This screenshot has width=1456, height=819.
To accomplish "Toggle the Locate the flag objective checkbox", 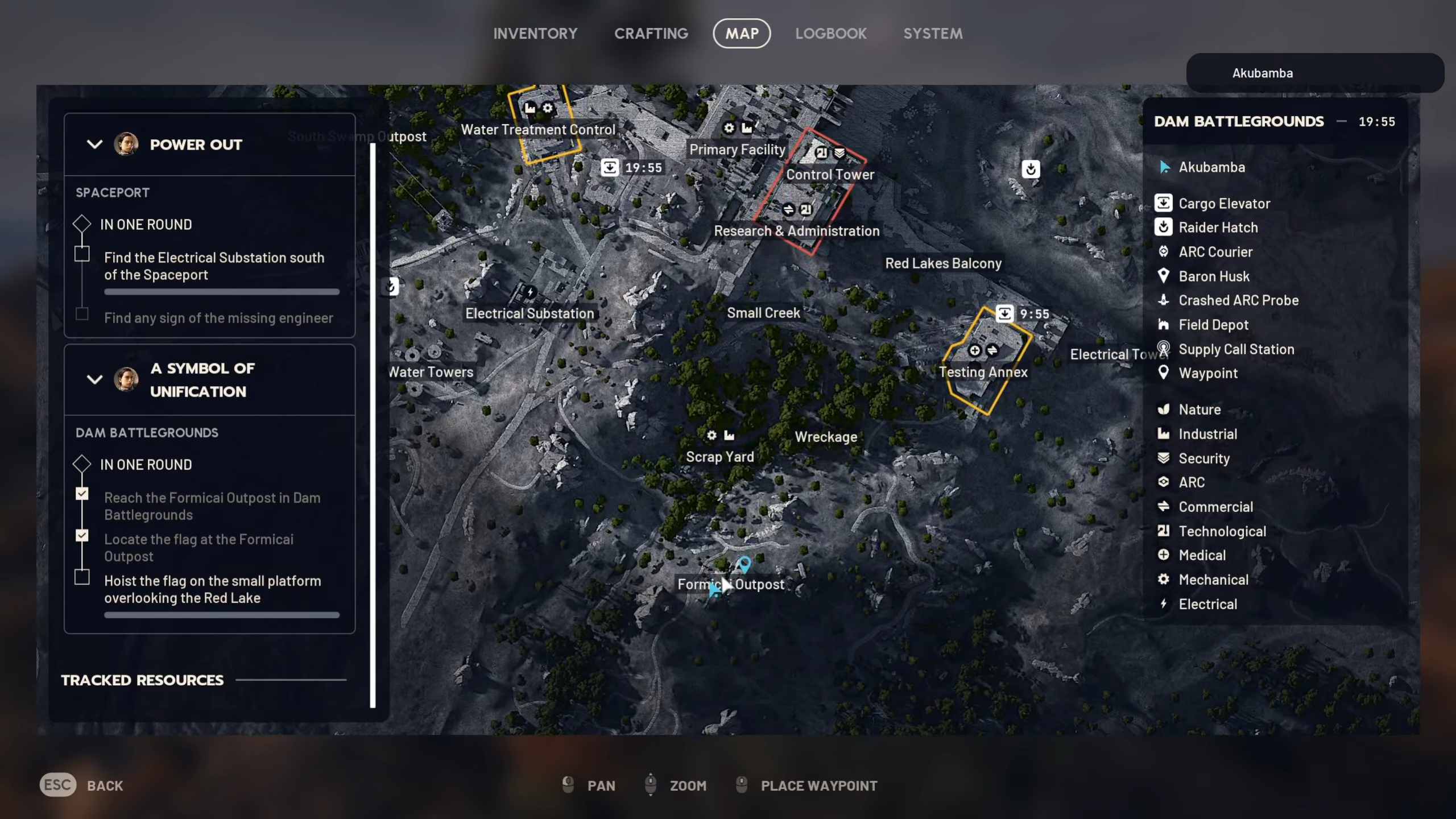I will [82, 536].
